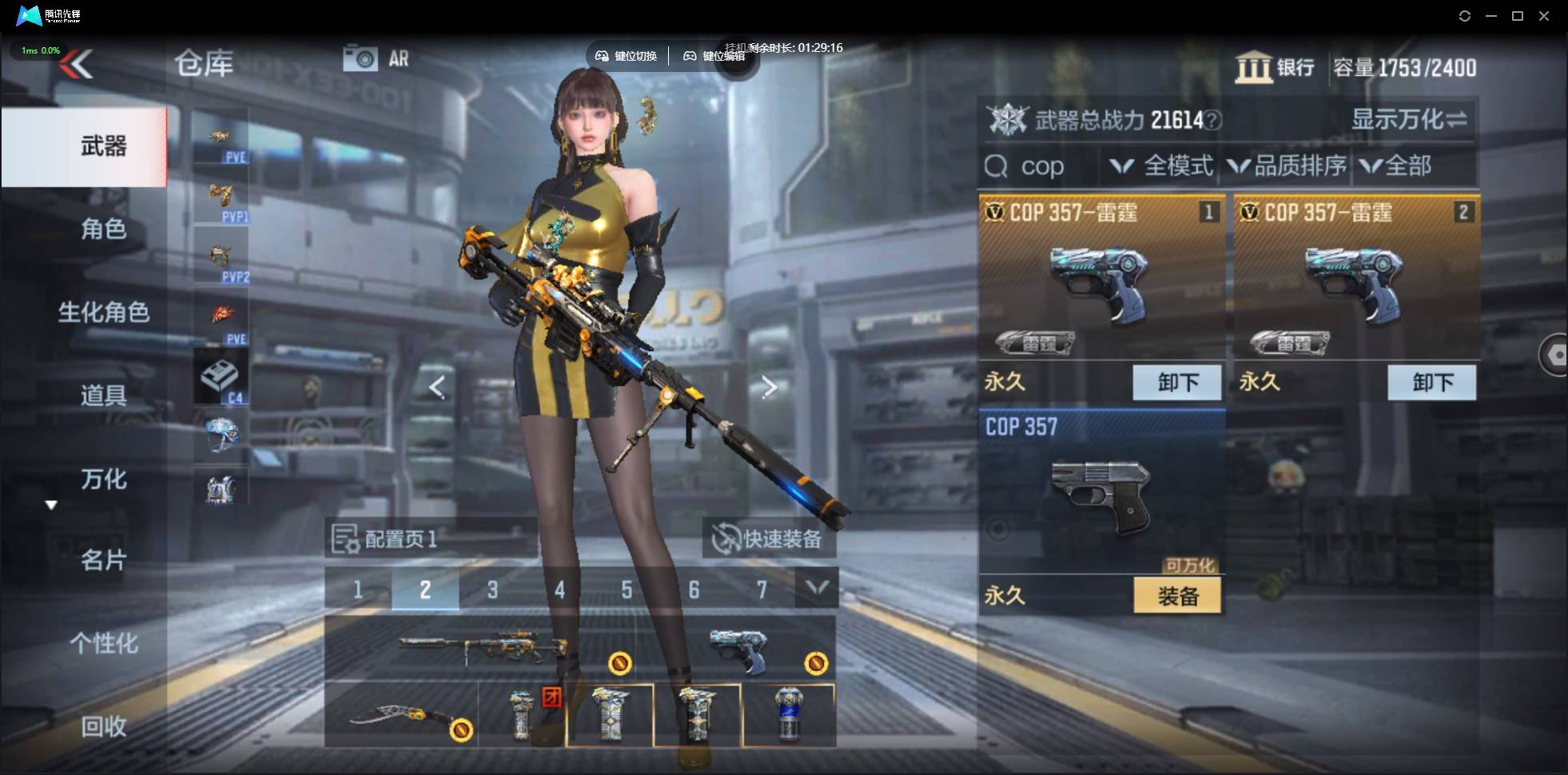Open the 全模式 mode filter dropdown

point(1161,166)
